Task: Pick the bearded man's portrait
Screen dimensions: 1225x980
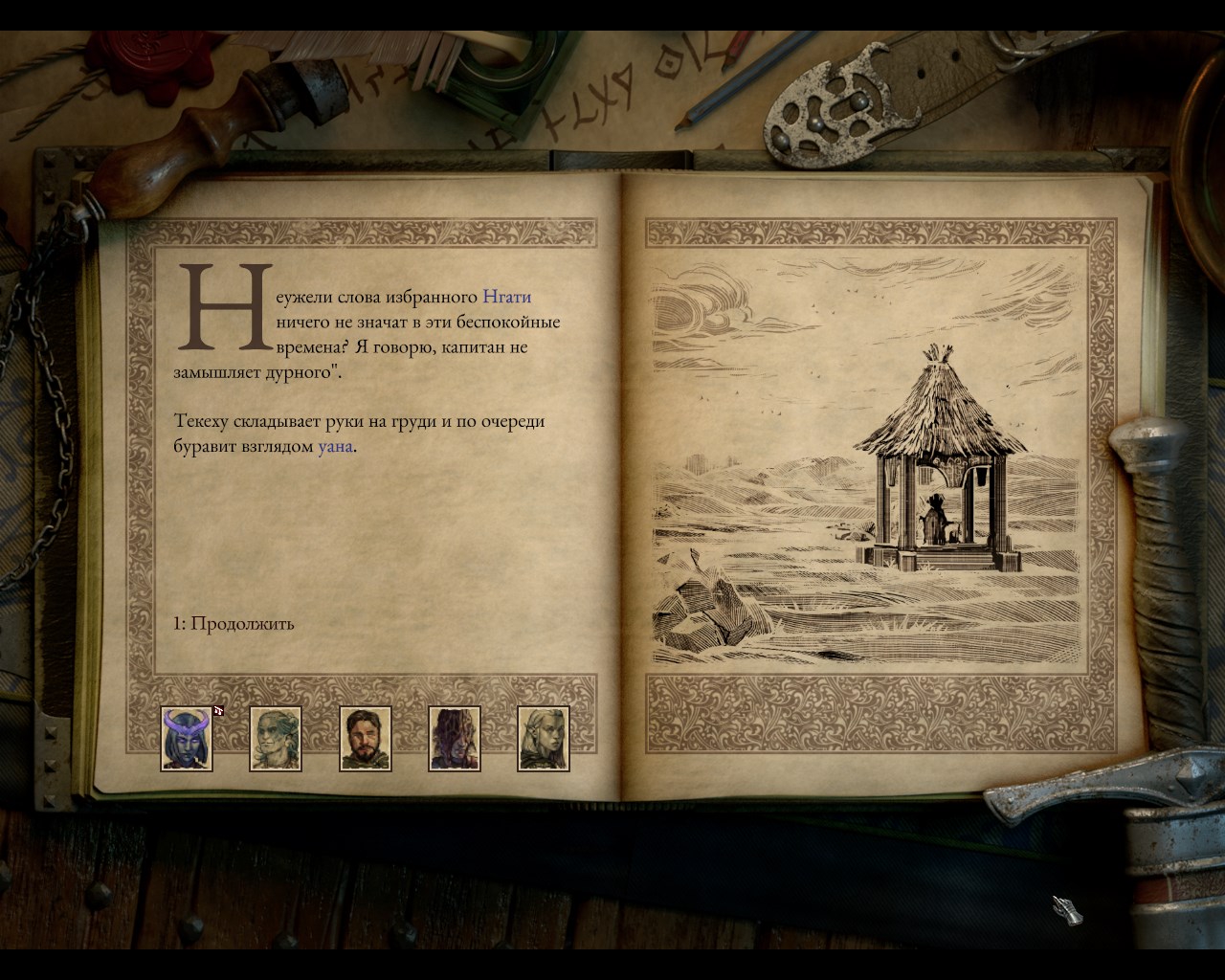Action: point(366,739)
